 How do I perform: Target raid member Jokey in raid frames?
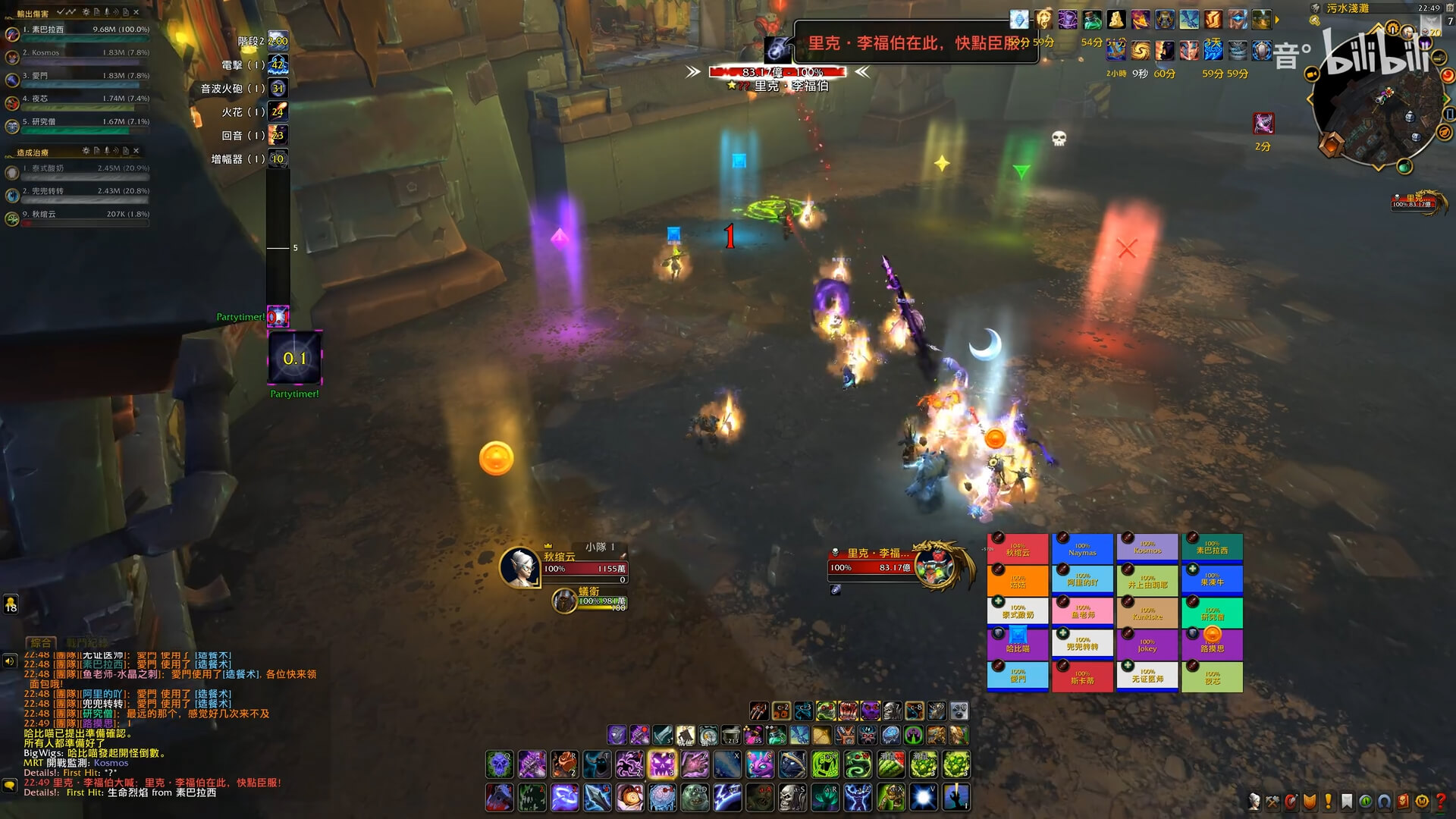pyautogui.click(x=1147, y=645)
